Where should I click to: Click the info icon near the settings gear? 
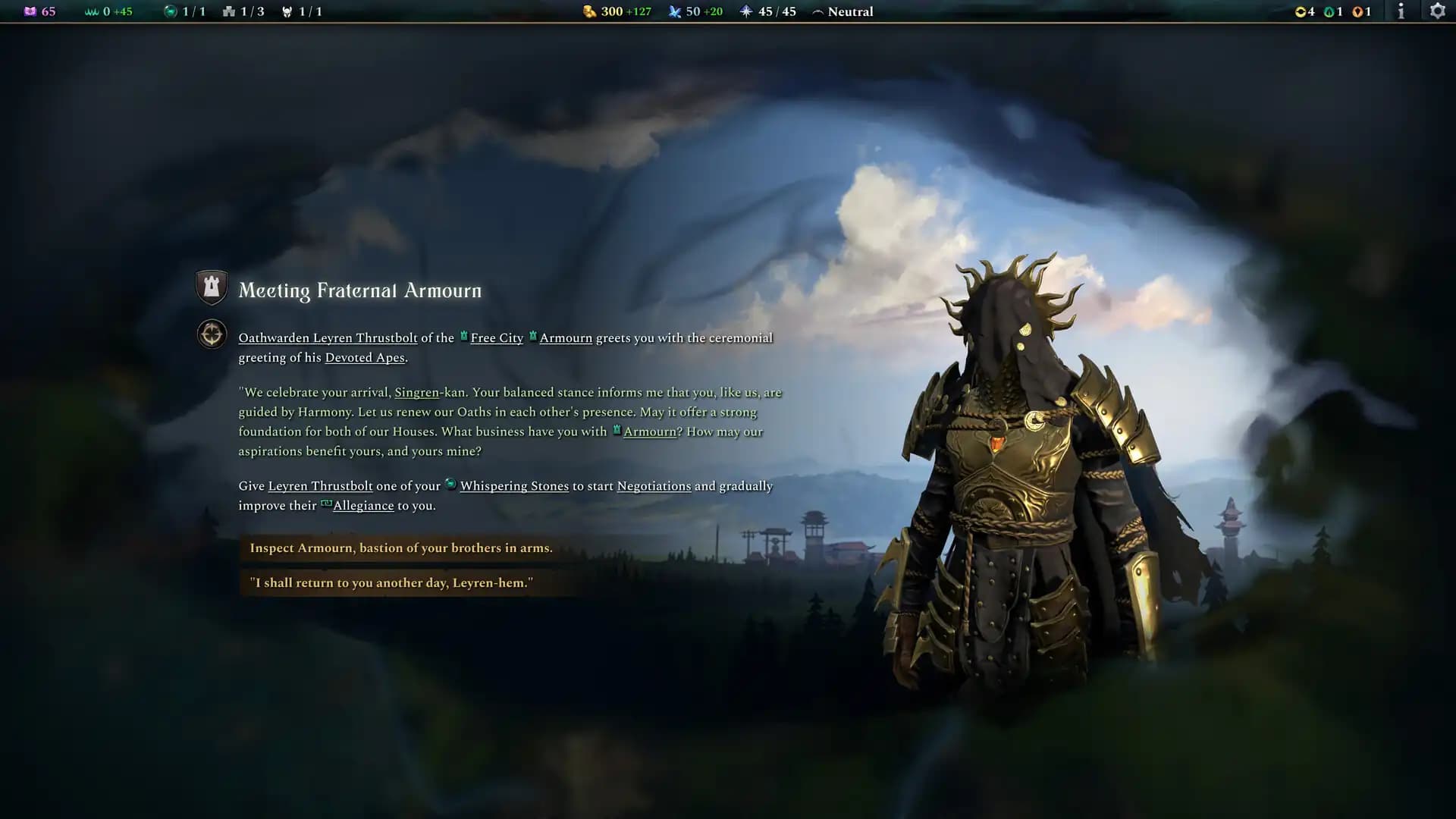coord(1401,11)
